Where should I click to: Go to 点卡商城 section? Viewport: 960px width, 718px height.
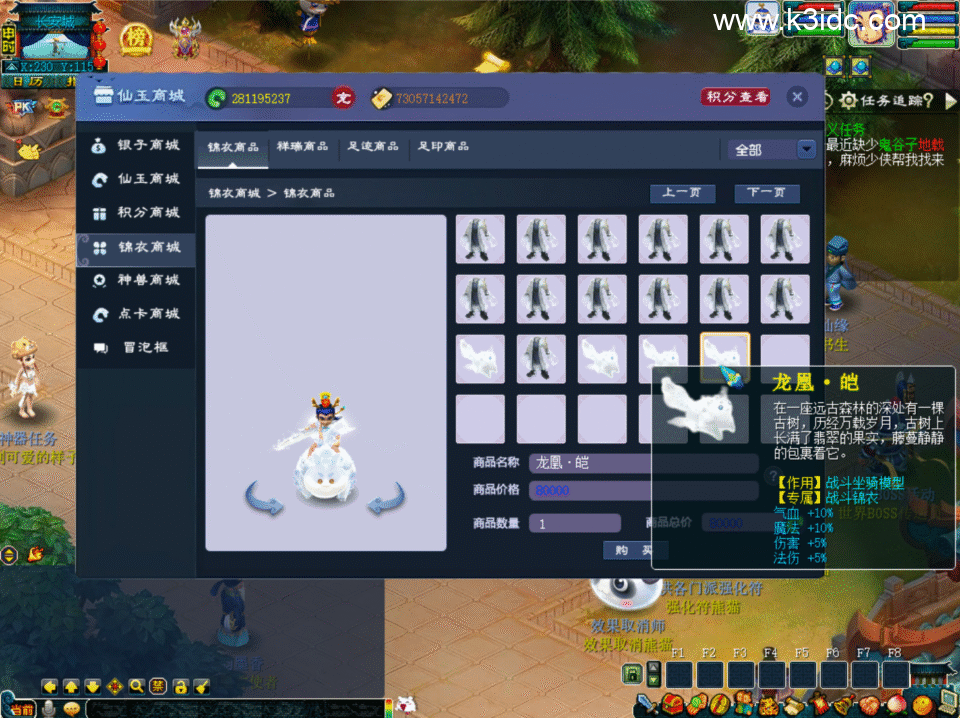(x=136, y=314)
